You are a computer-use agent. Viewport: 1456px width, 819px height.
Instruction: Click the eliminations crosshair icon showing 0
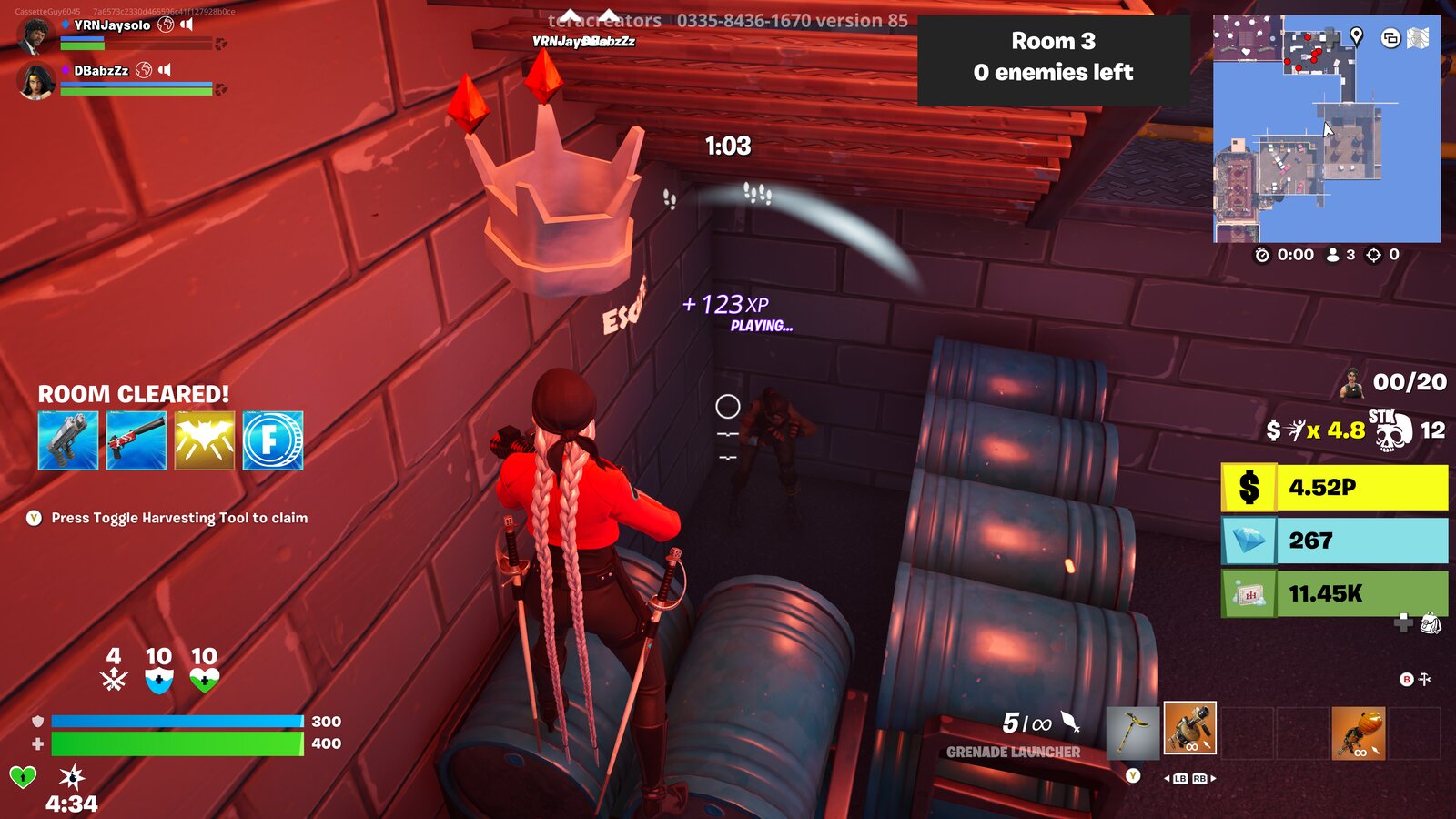1374,255
